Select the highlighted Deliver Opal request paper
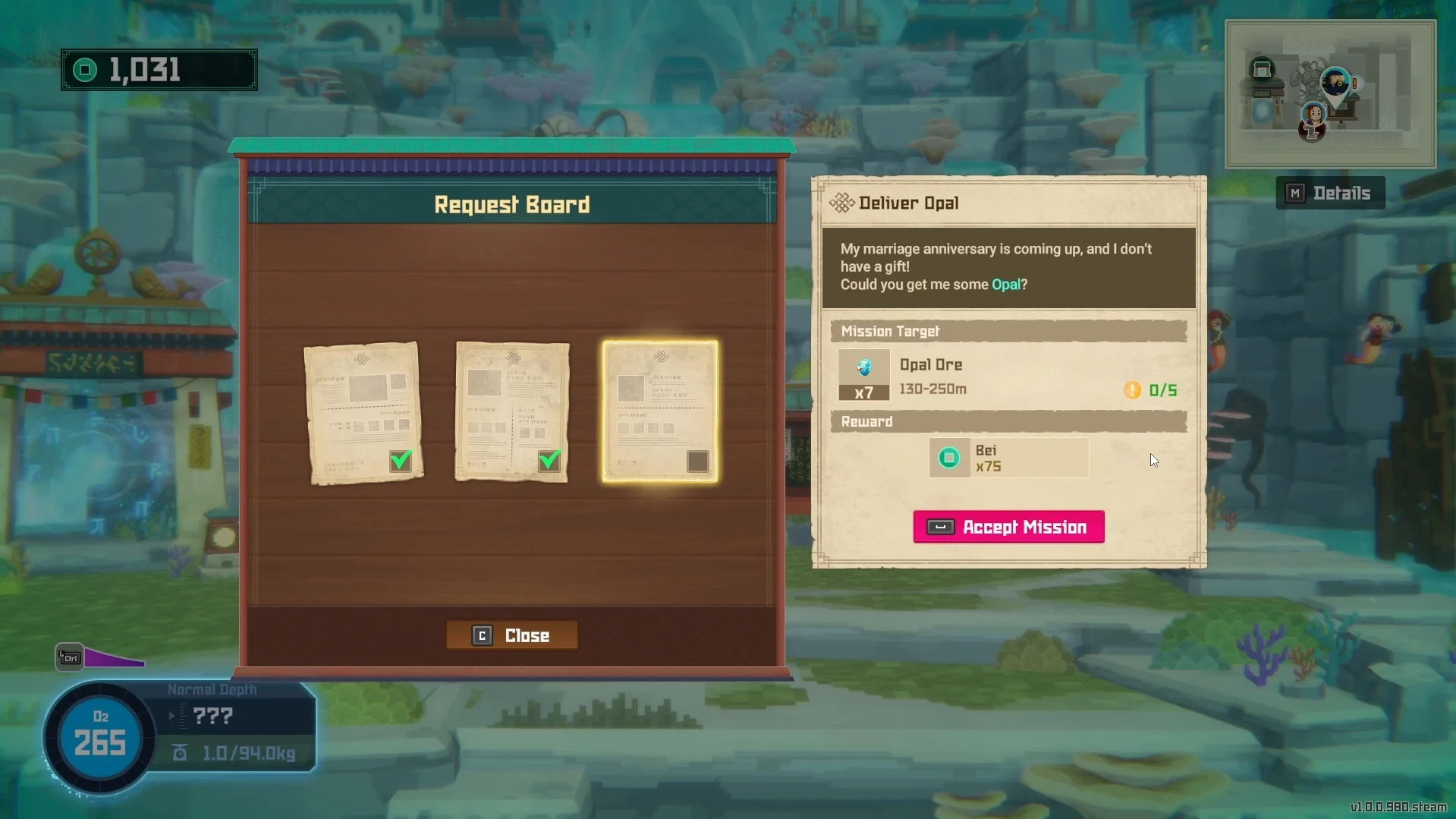The height and width of the screenshot is (819, 1456). tap(660, 411)
